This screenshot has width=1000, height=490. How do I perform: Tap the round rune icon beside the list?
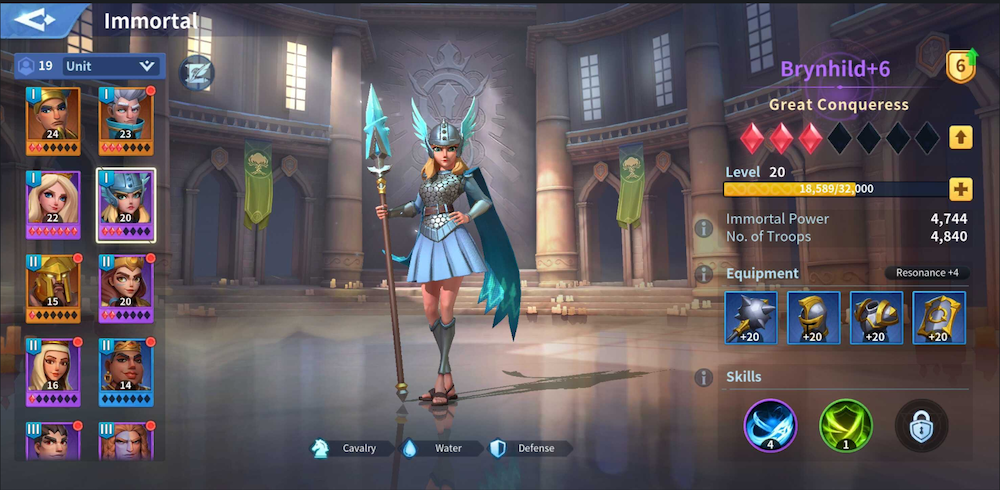(196, 72)
